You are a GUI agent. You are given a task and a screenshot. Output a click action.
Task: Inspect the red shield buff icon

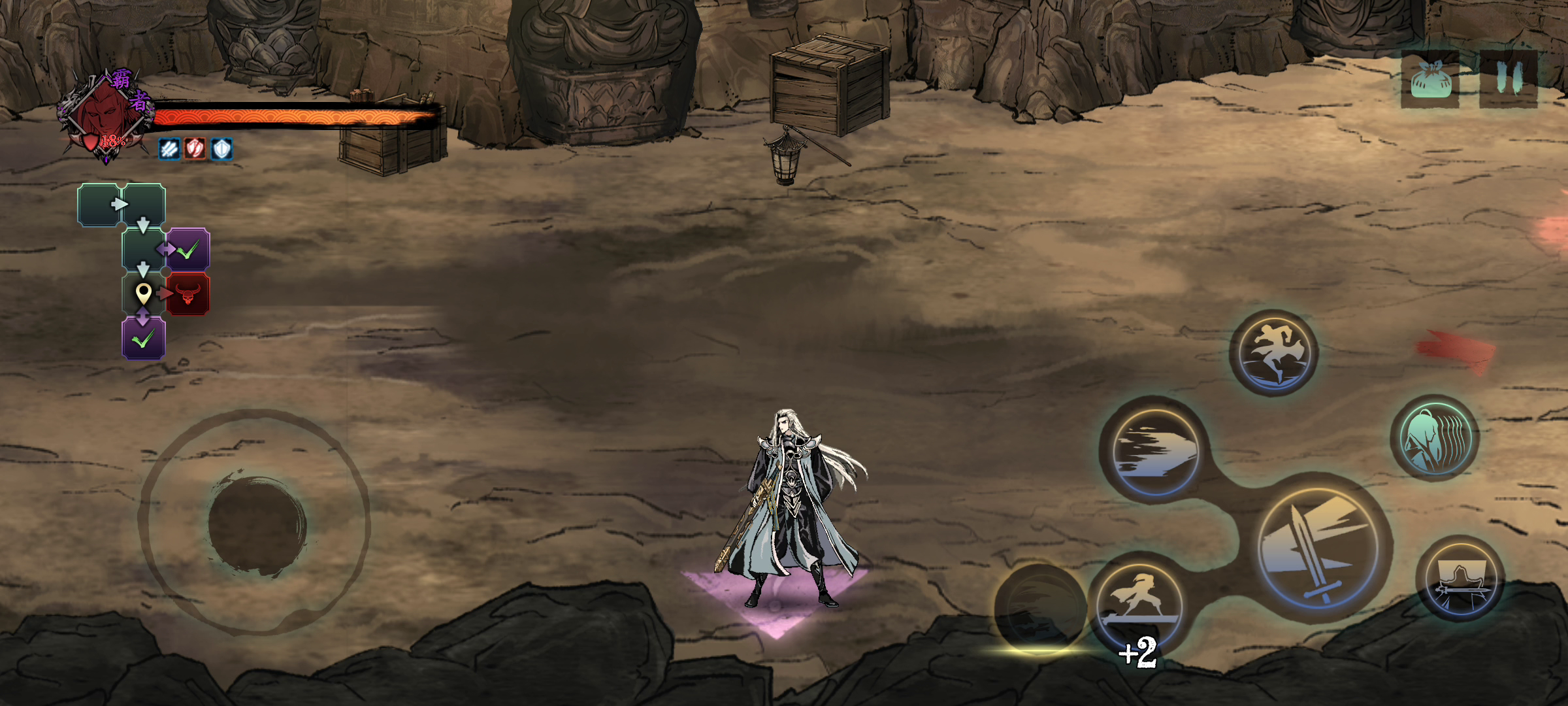[195, 149]
